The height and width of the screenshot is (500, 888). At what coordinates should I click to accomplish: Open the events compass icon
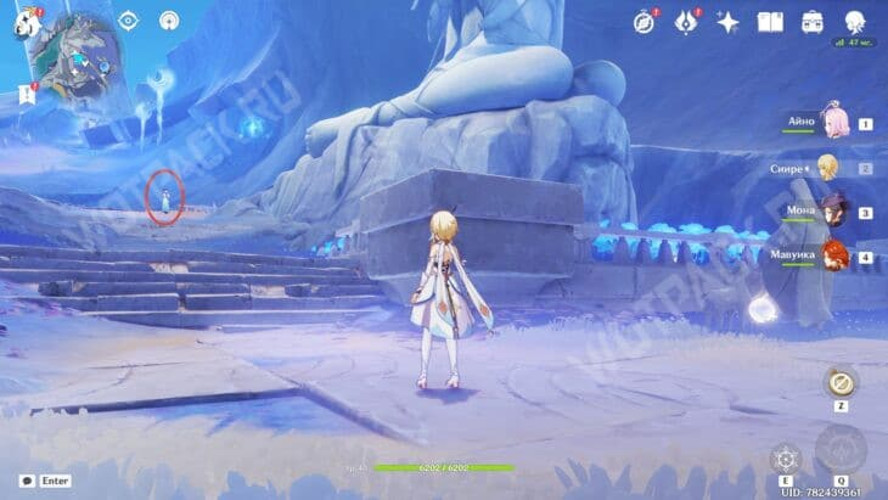pos(645,22)
